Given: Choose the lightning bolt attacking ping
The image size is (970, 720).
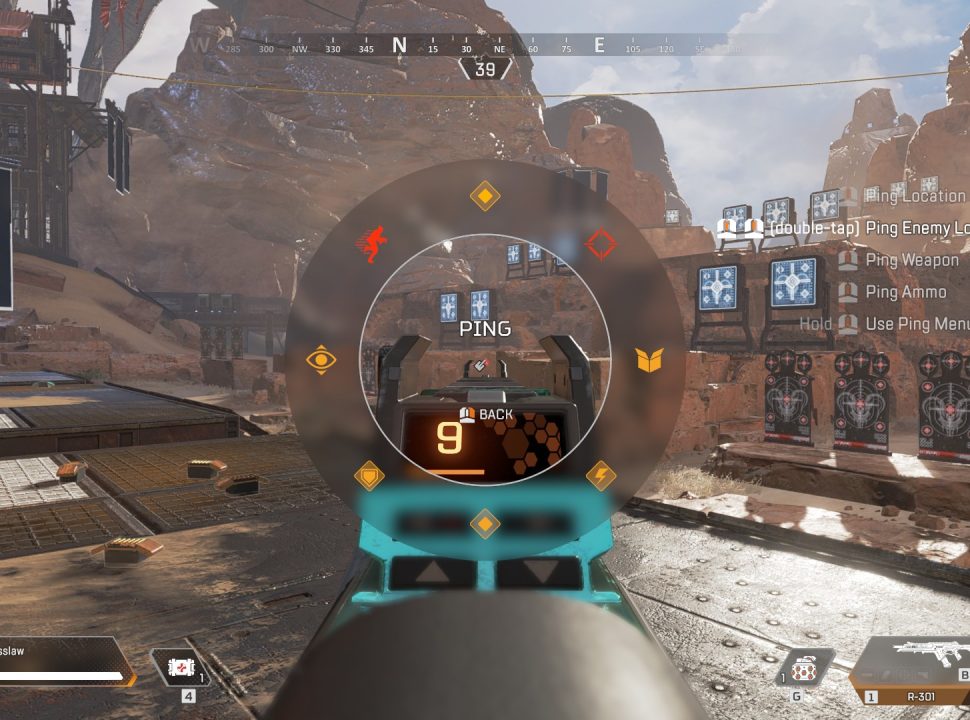Looking at the screenshot, I should [600, 475].
